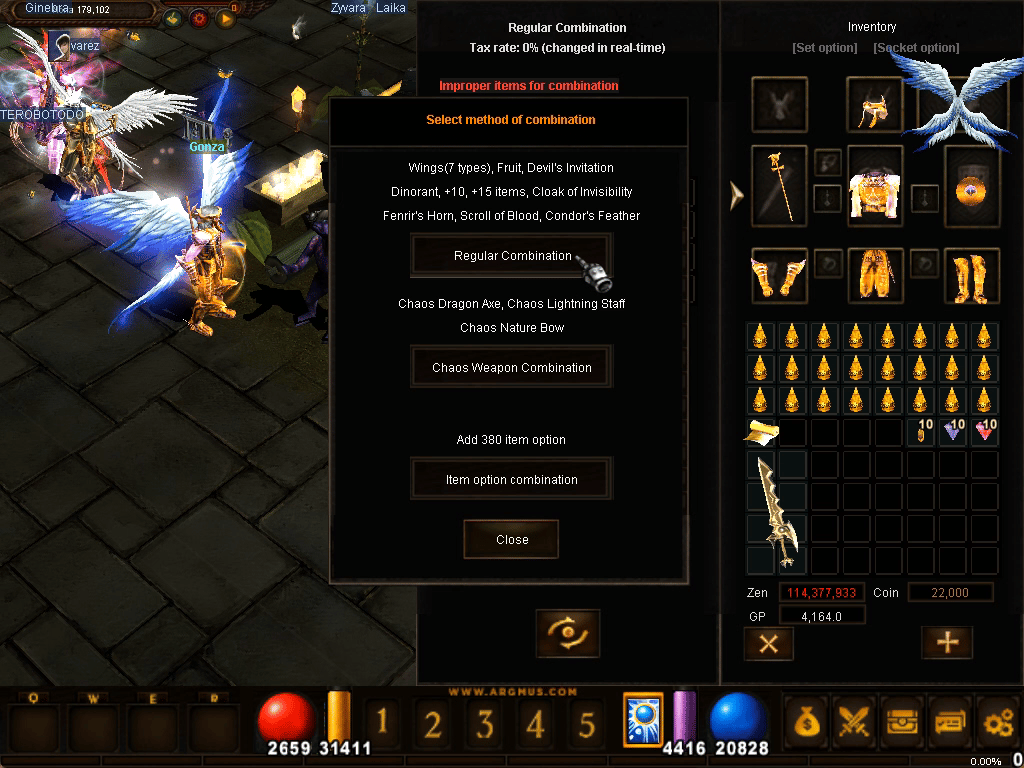
Task: Click the orange play arrow button
Action: [225, 18]
